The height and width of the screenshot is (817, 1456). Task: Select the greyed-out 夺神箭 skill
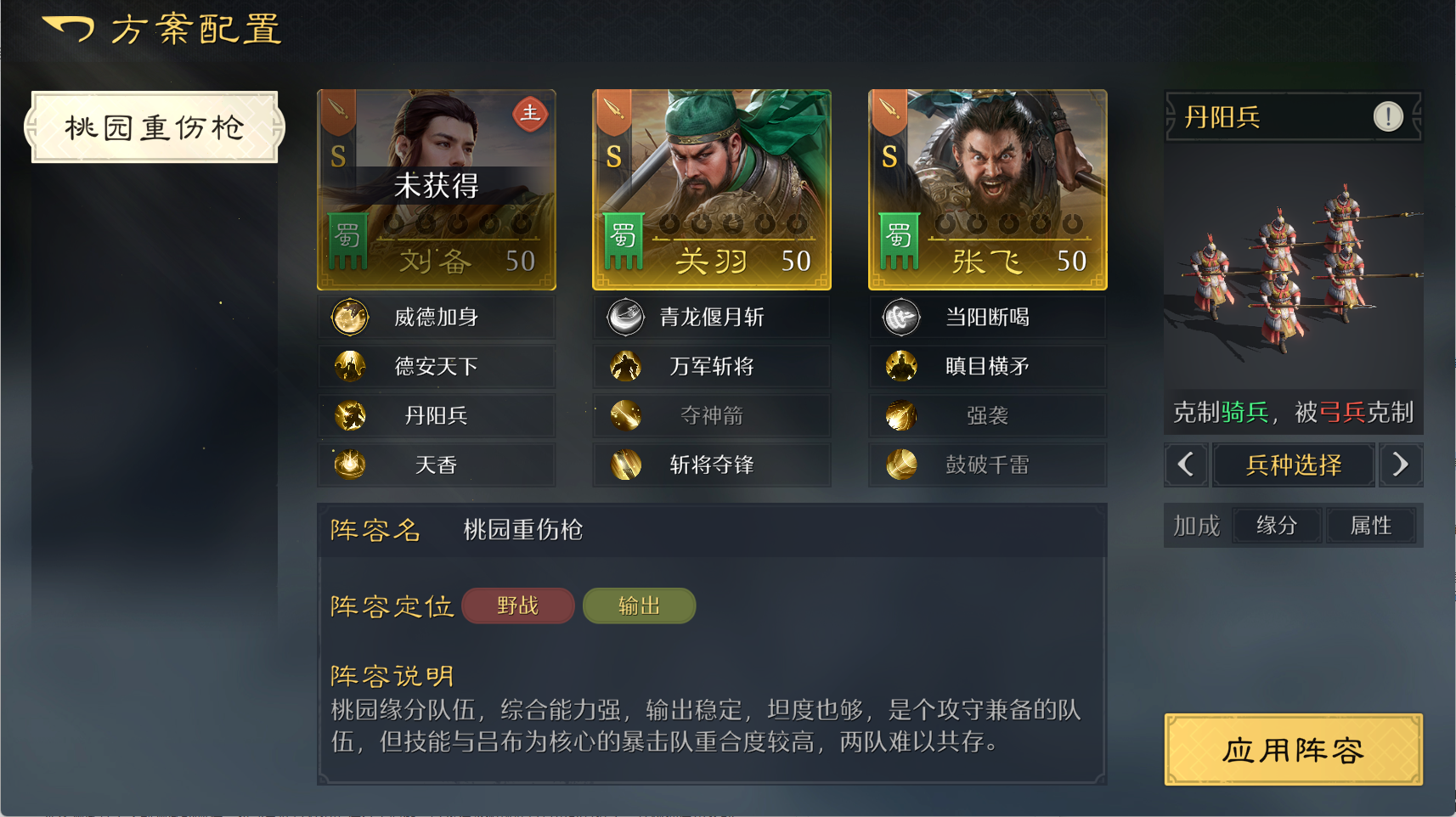(624, 415)
